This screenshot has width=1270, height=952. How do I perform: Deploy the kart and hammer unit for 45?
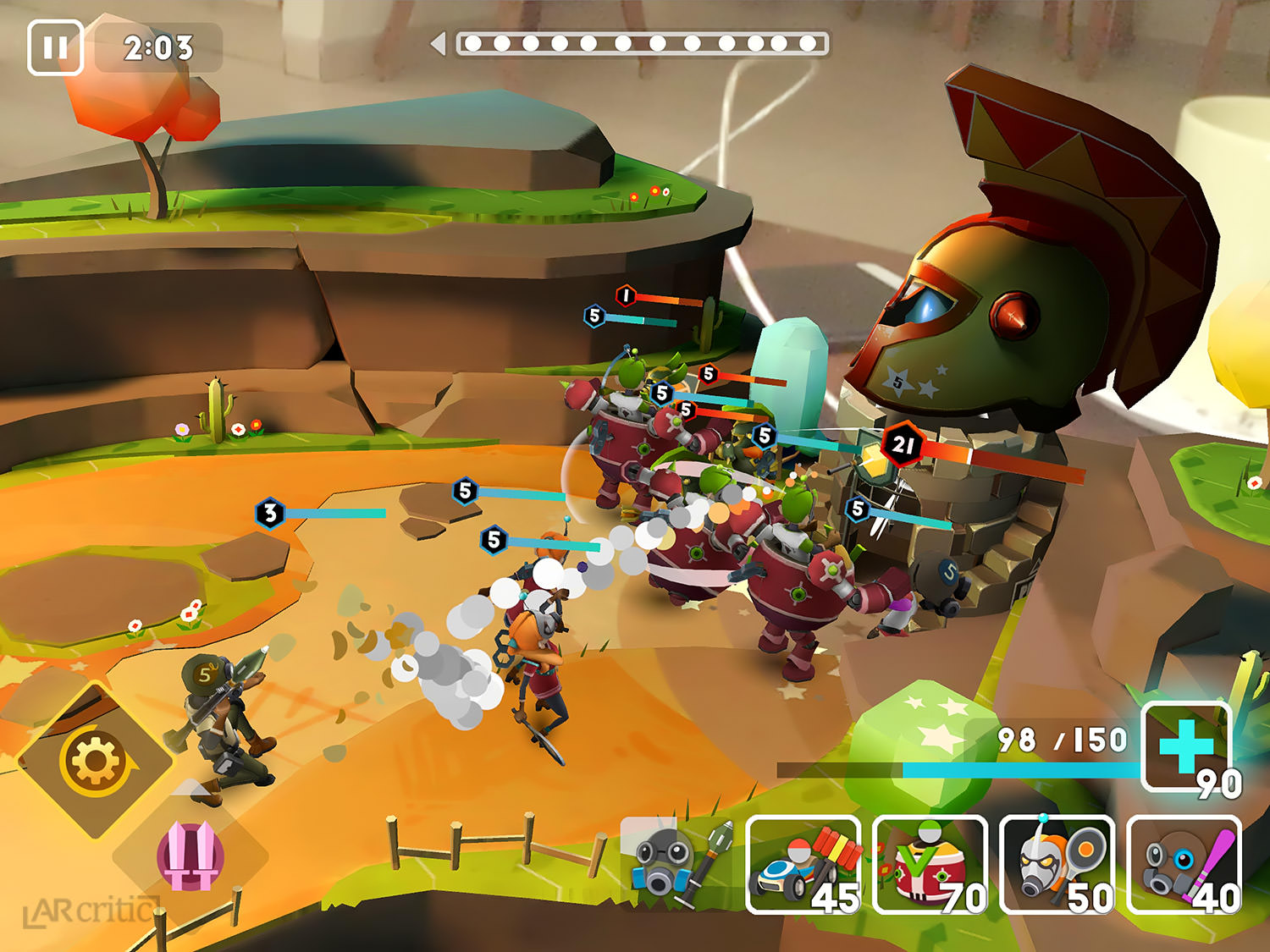(x=803, y=865)
